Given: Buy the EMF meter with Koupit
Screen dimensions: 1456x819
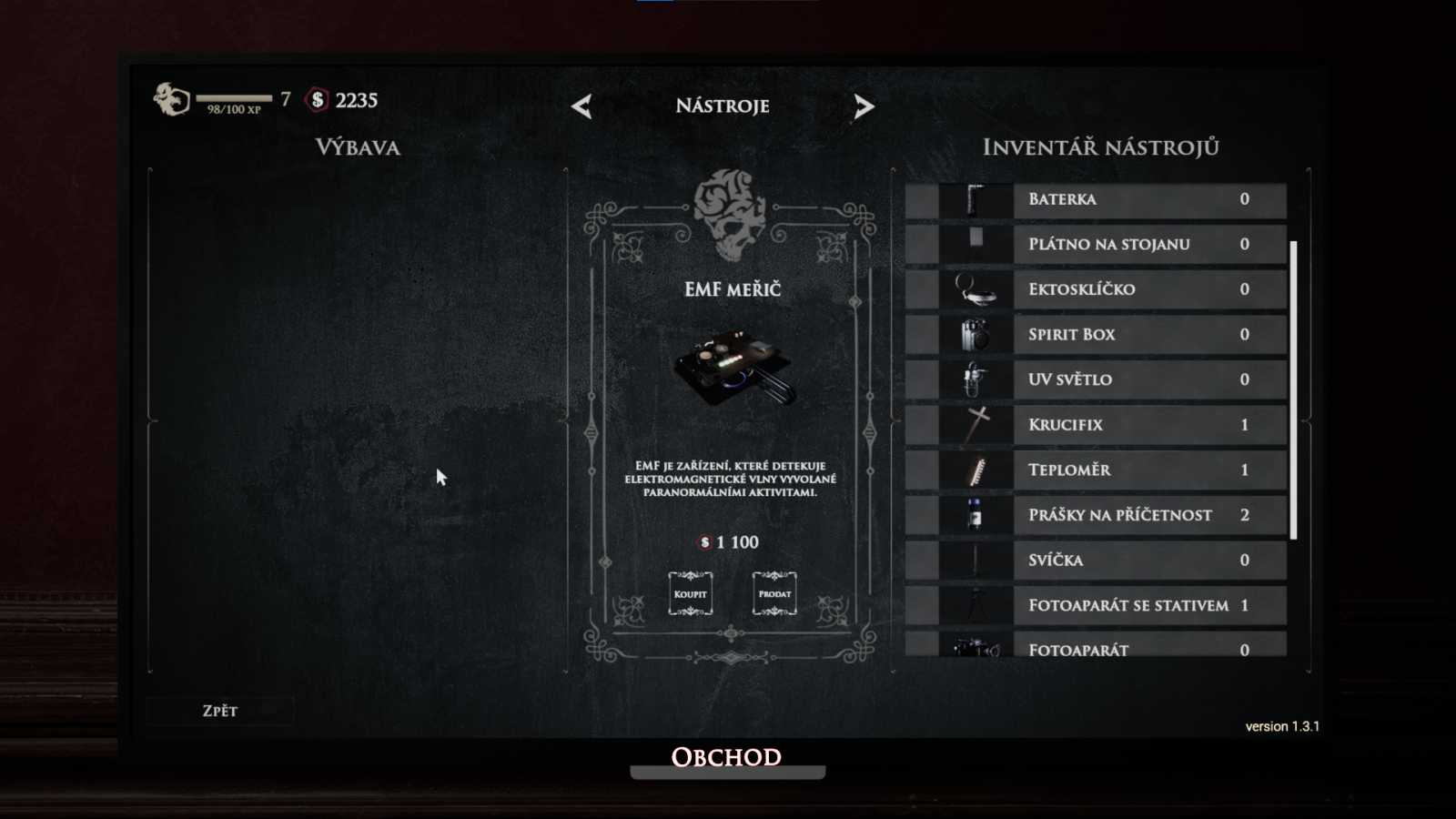Looking at the screenshot, I should pos(690,594).
